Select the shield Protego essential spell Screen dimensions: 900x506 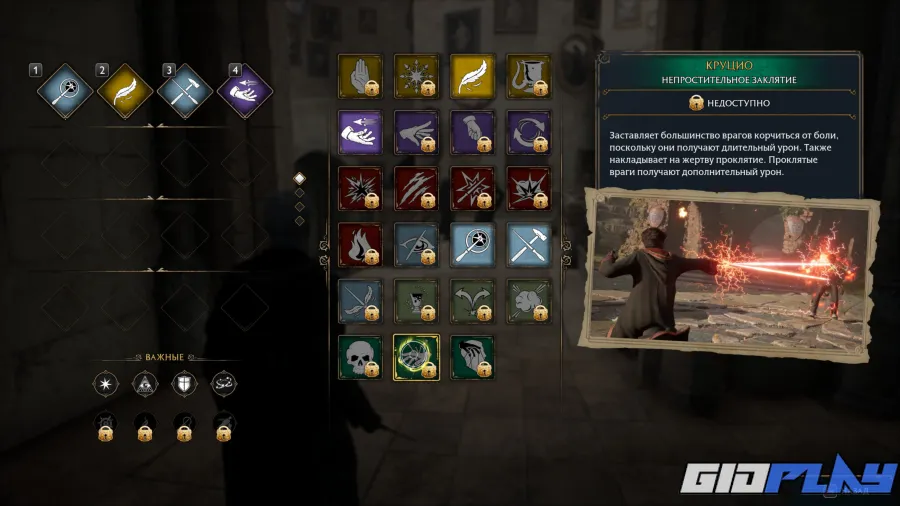[x=184, y=383]
